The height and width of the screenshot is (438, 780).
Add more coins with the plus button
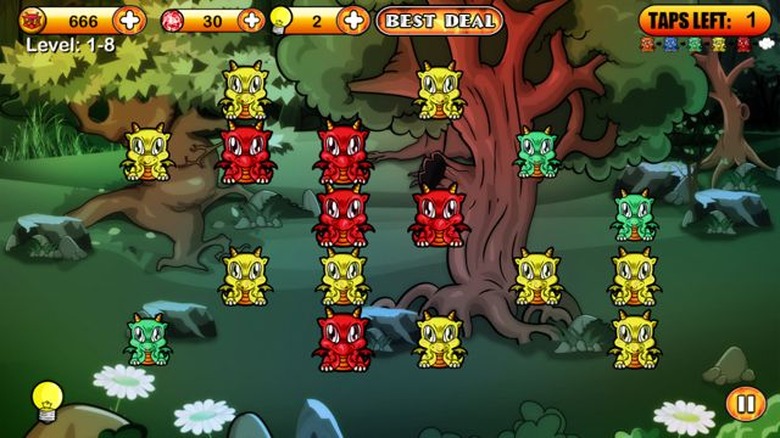point(129,19)
